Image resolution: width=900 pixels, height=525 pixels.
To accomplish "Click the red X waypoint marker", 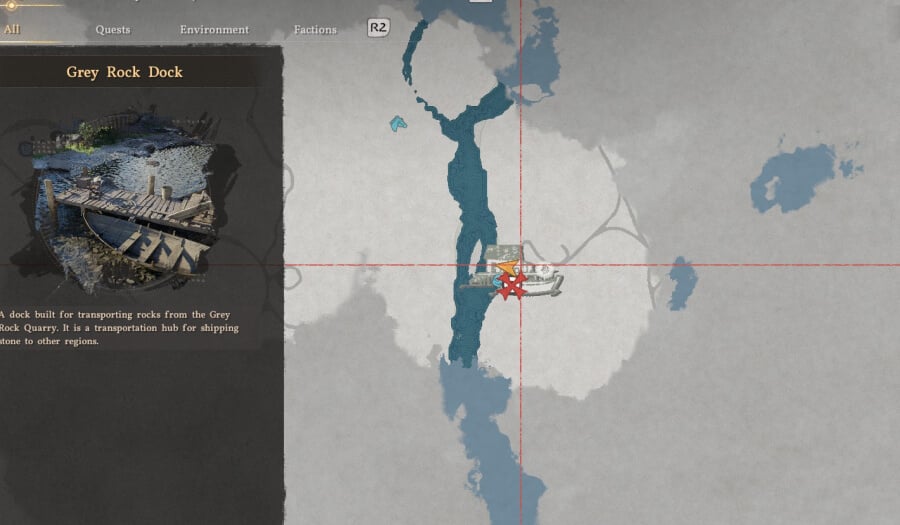I will pos(512,288).
